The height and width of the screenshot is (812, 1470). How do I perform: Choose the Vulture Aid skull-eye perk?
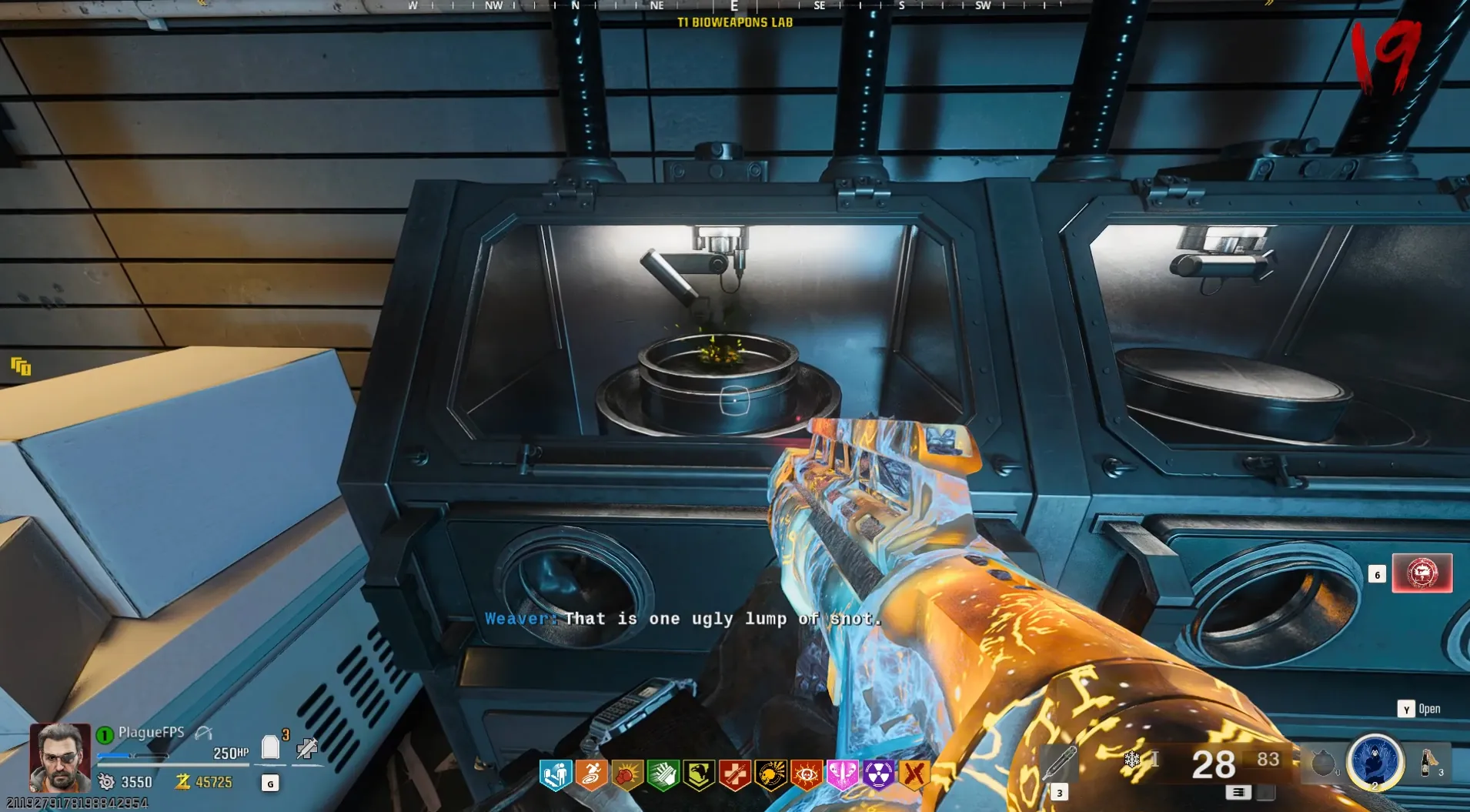[806, 774]
